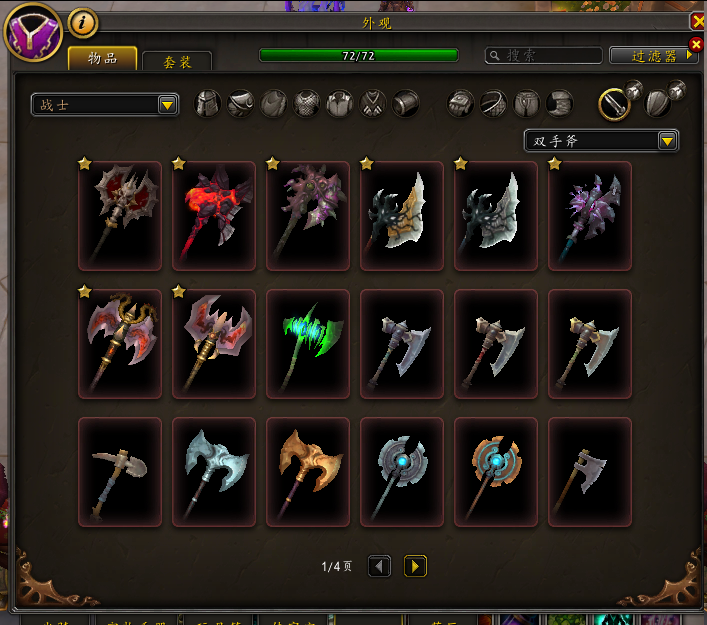The image size is (707, 625).
Task: Select the orange-ringed blue orb axe
Action: [496, 472]
